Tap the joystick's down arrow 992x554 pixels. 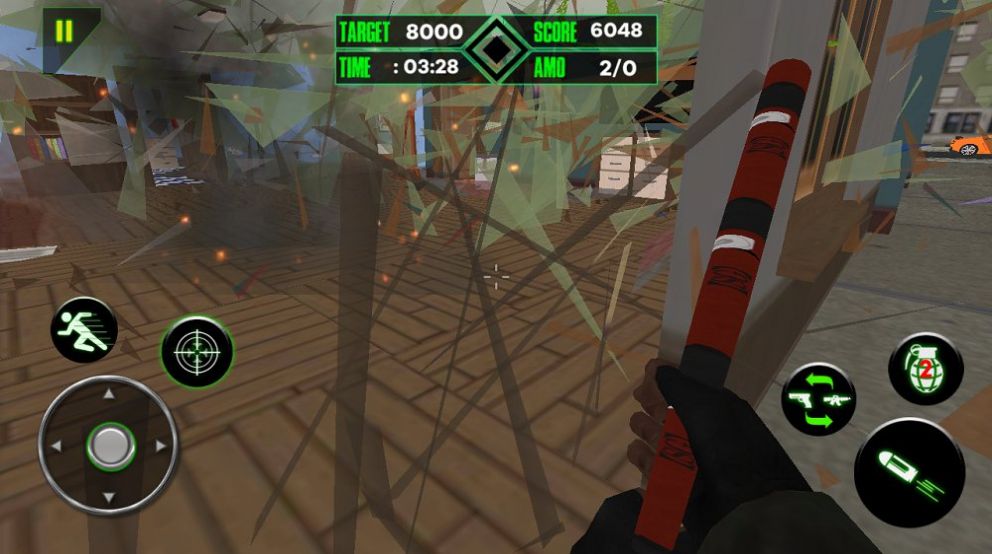click(109, 497)
